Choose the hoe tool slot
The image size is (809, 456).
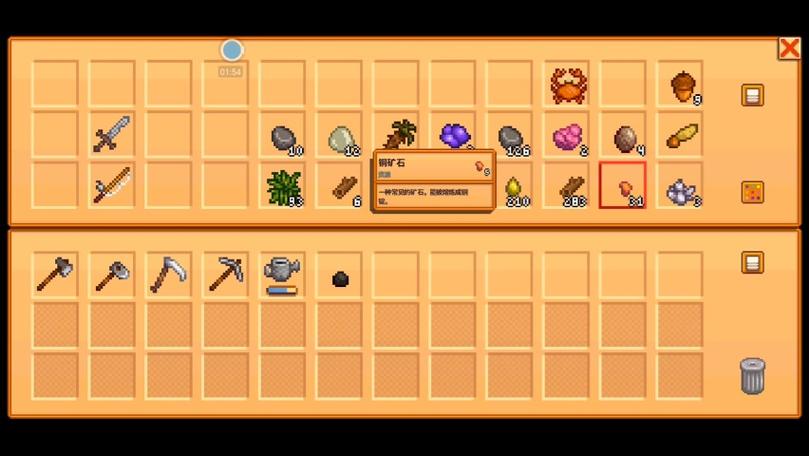(x=111, y=274)
